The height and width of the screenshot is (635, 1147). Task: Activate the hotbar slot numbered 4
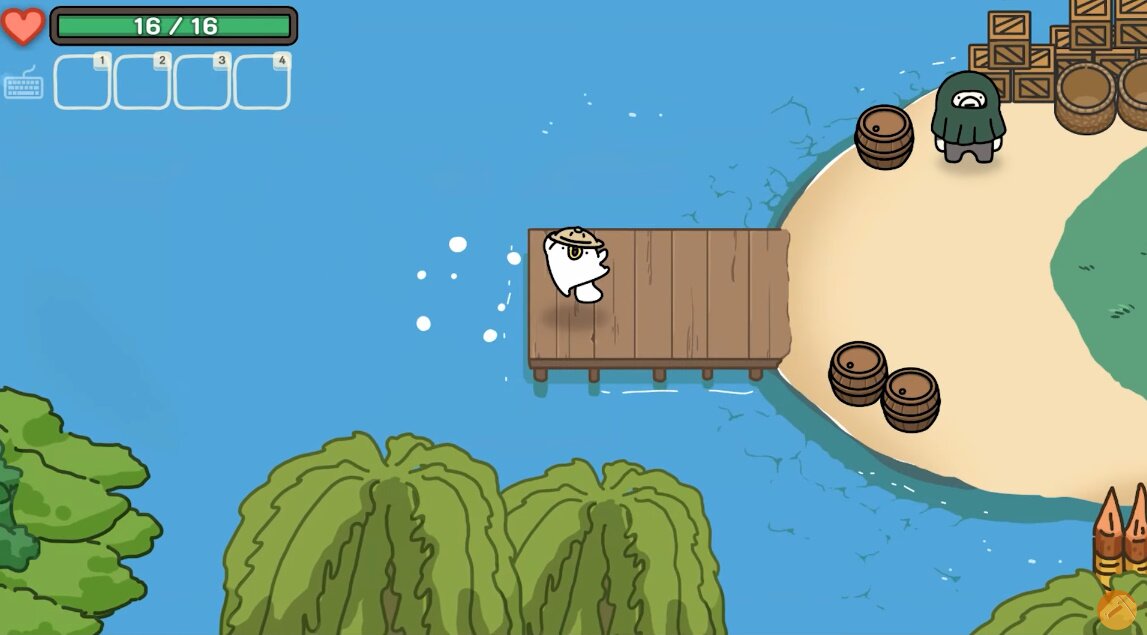point(262,82)
